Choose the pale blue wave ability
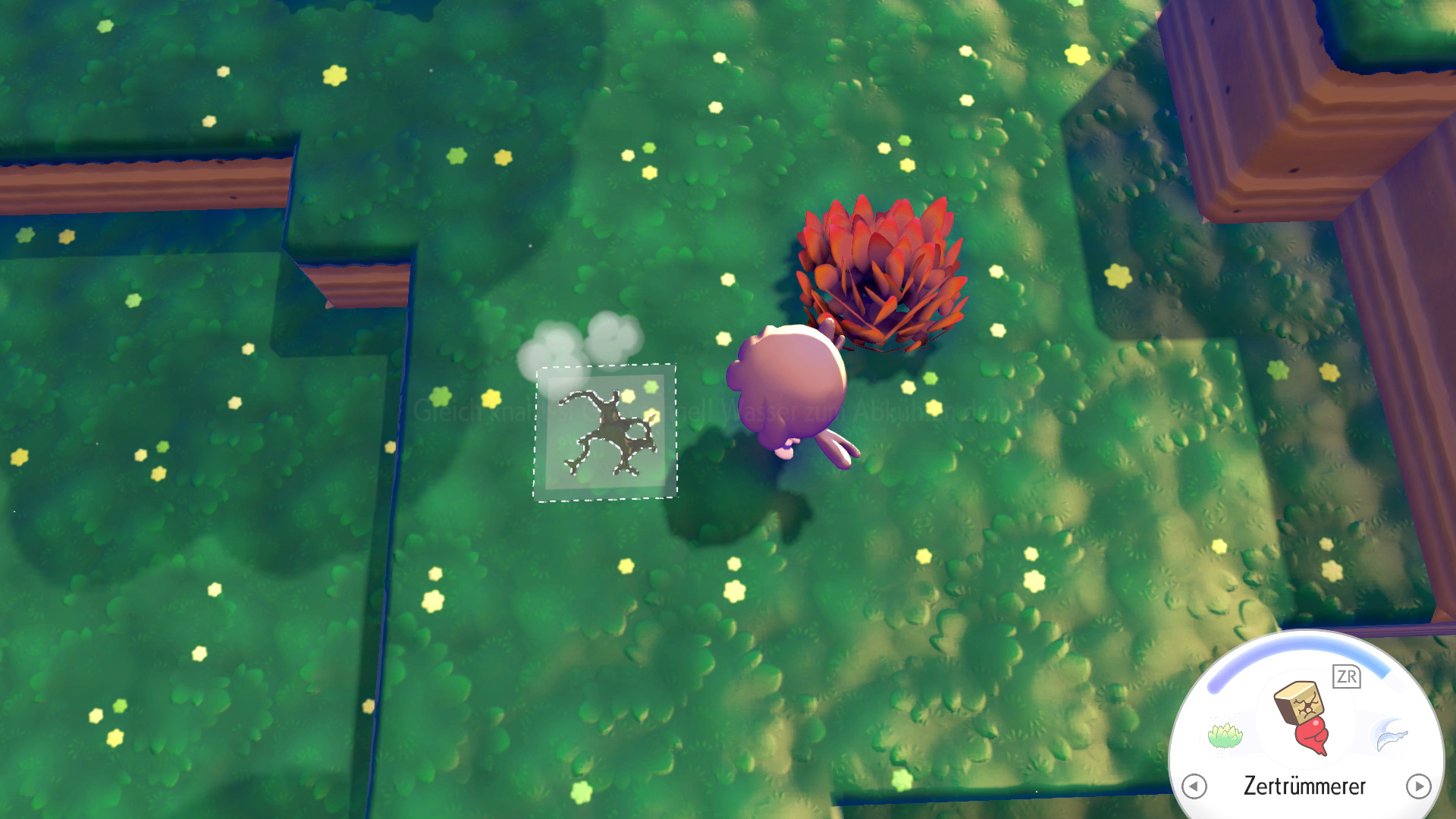 coord(1390,735)
